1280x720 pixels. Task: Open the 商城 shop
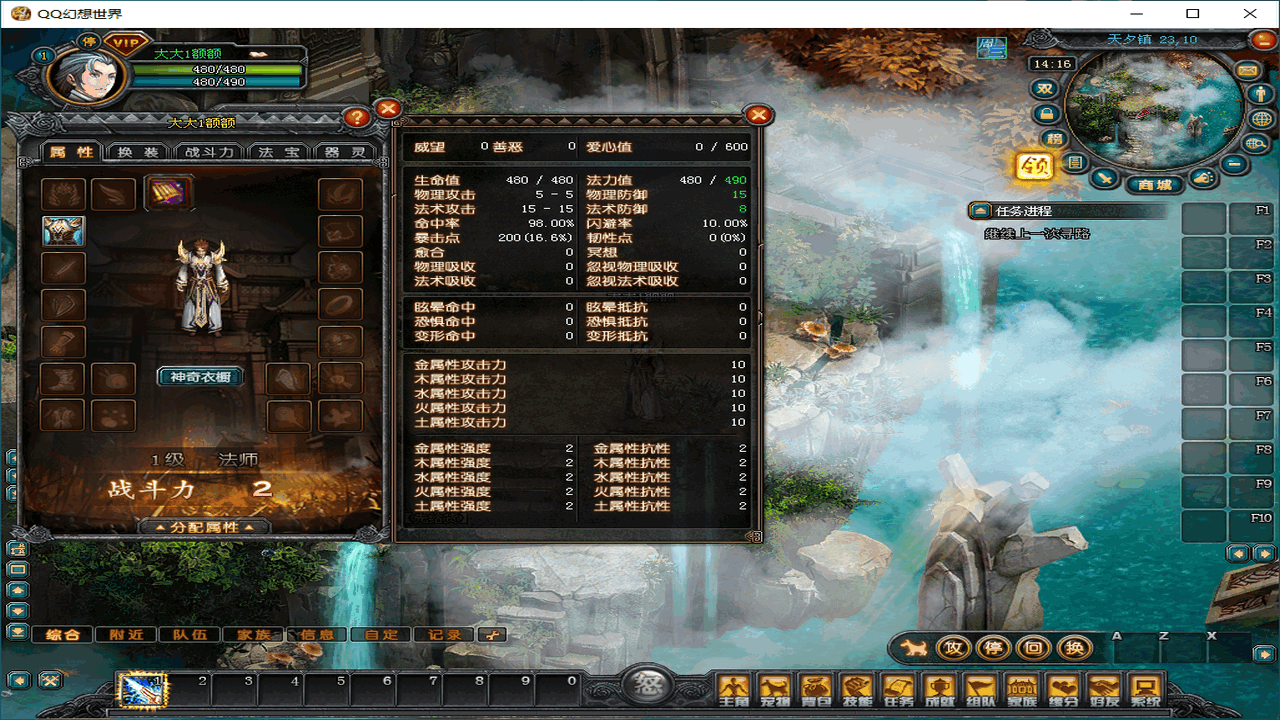pos(1154,185)
